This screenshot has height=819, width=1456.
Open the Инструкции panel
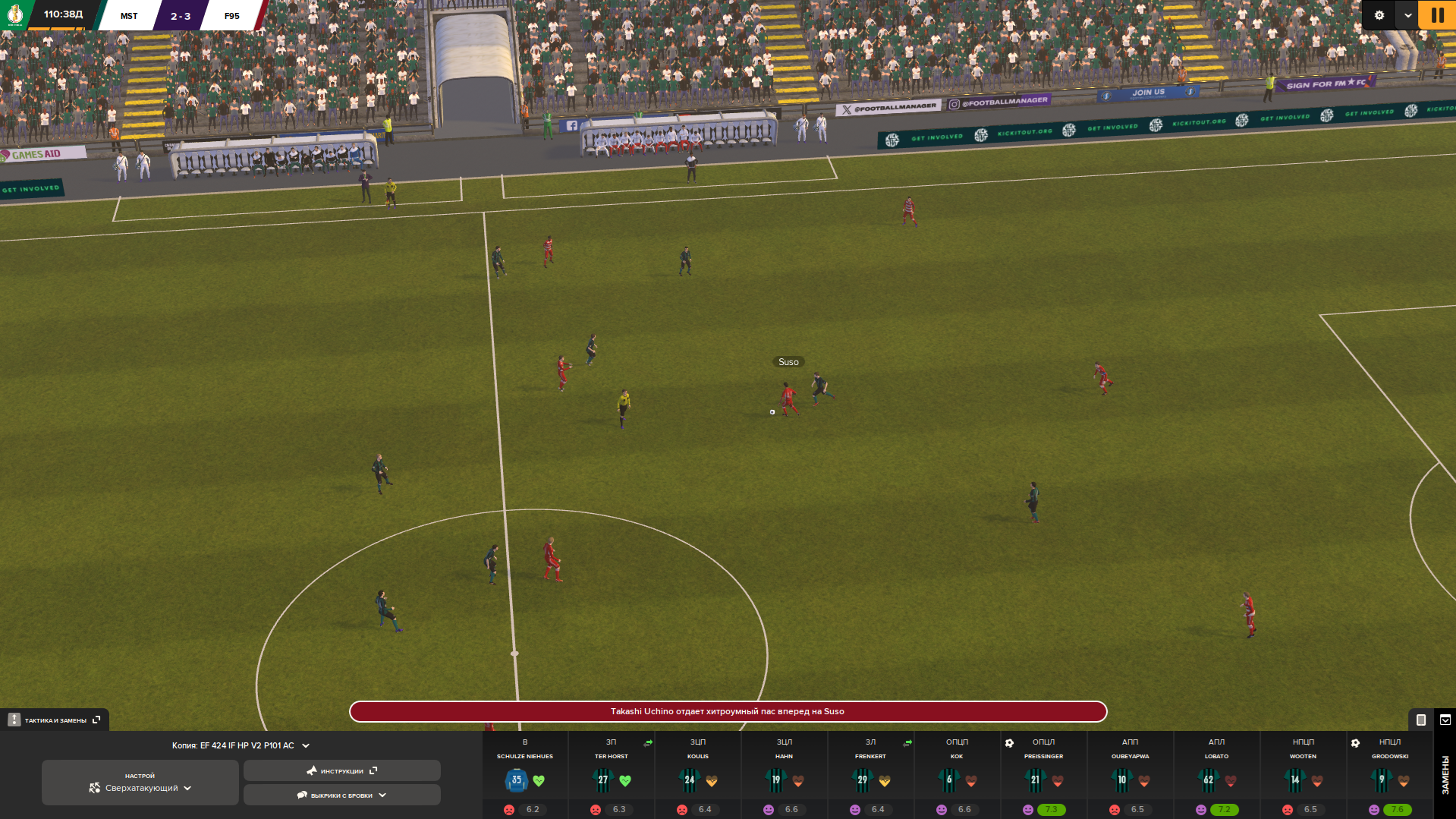tap(341, 770)
